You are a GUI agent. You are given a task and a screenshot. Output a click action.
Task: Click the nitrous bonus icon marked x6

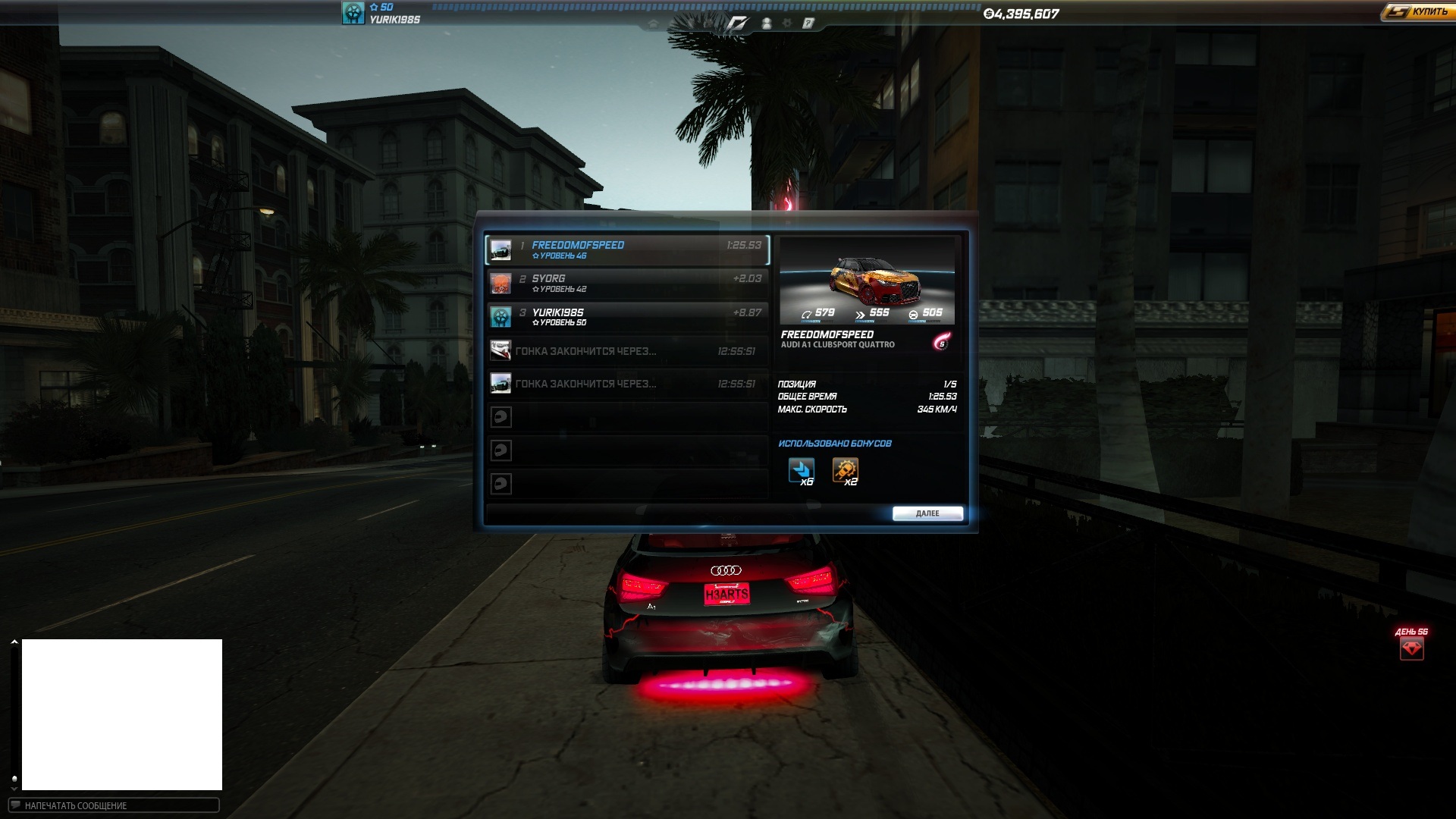tap(801, 471)
